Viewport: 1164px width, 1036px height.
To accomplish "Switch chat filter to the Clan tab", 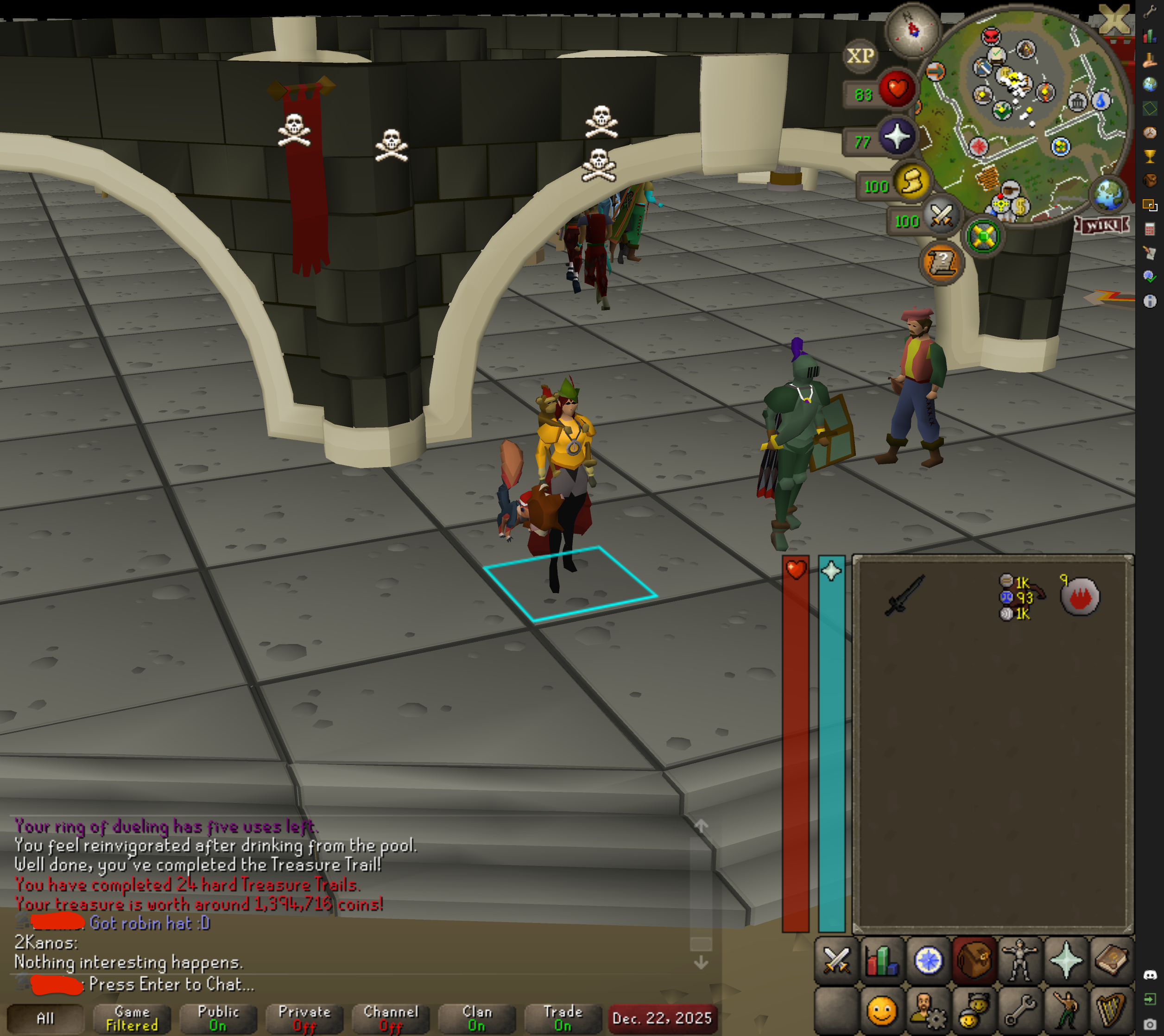I will click(x=477, y=1018).
